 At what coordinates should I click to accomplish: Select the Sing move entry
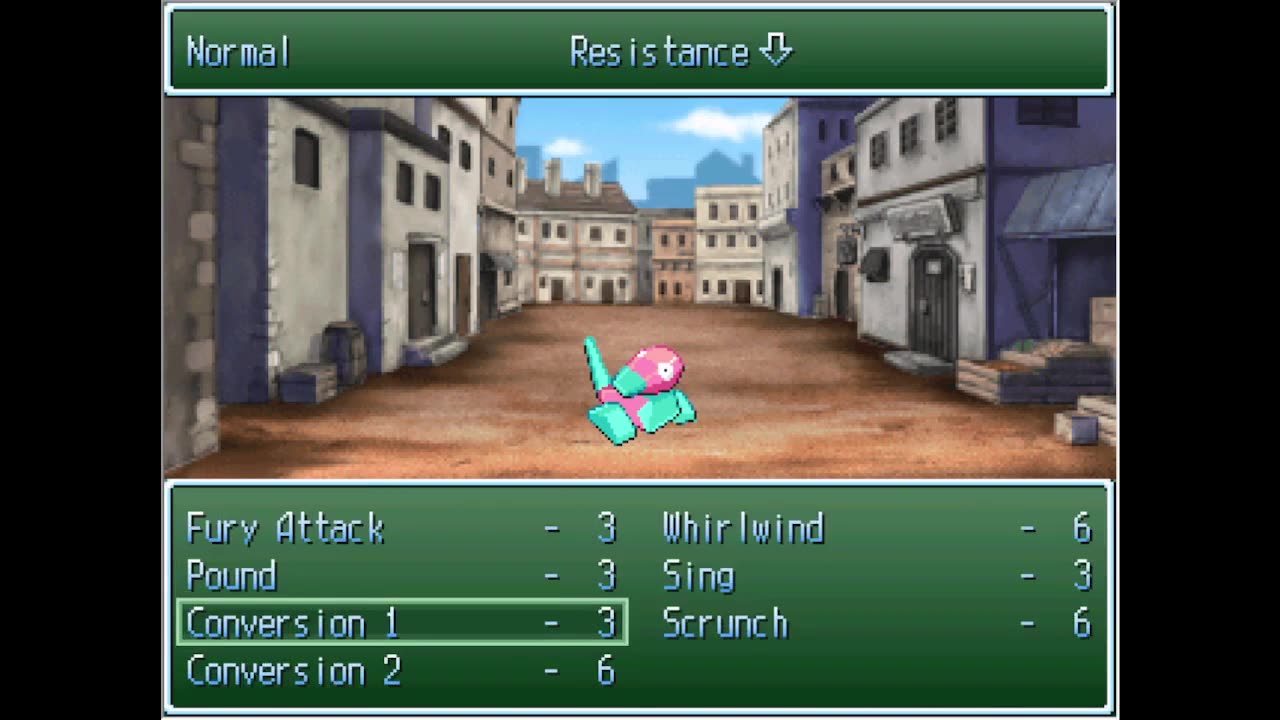[698, 576]
